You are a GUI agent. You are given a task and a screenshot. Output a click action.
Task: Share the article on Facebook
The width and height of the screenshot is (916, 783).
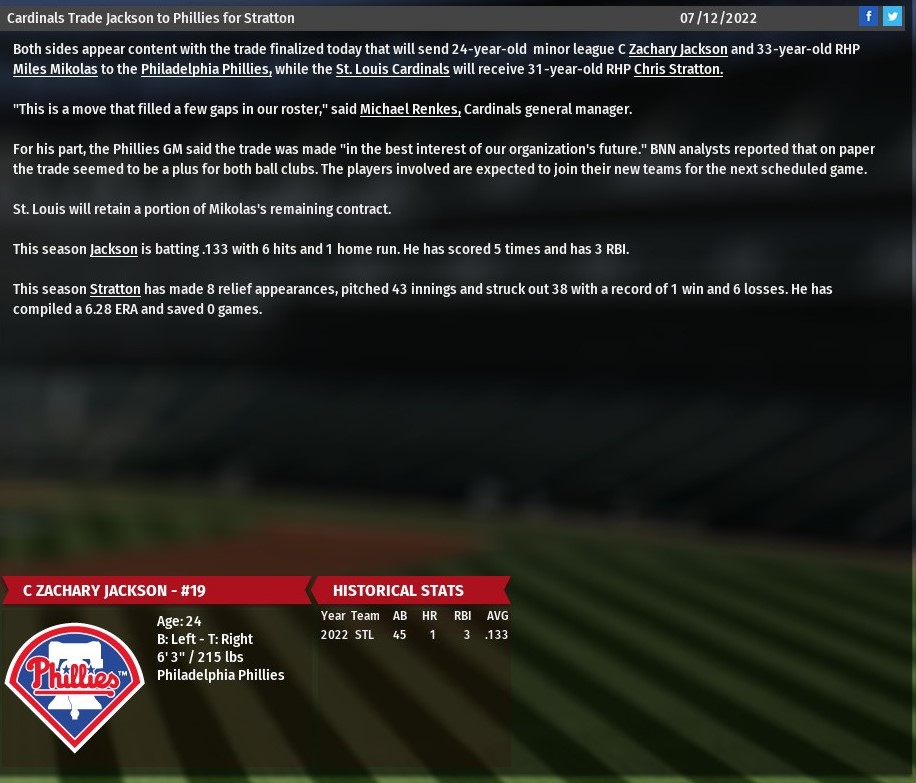[868, 17]
